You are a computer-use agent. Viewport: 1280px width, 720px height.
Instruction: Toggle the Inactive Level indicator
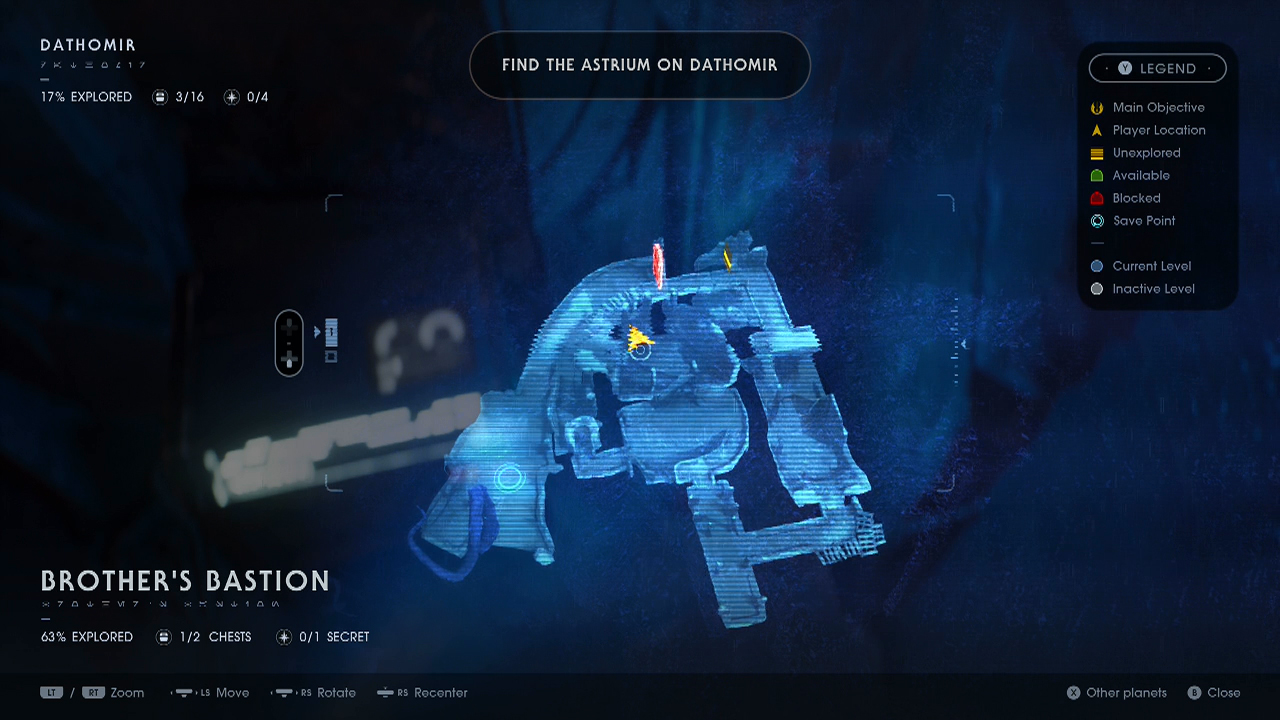click(1096, 288)
